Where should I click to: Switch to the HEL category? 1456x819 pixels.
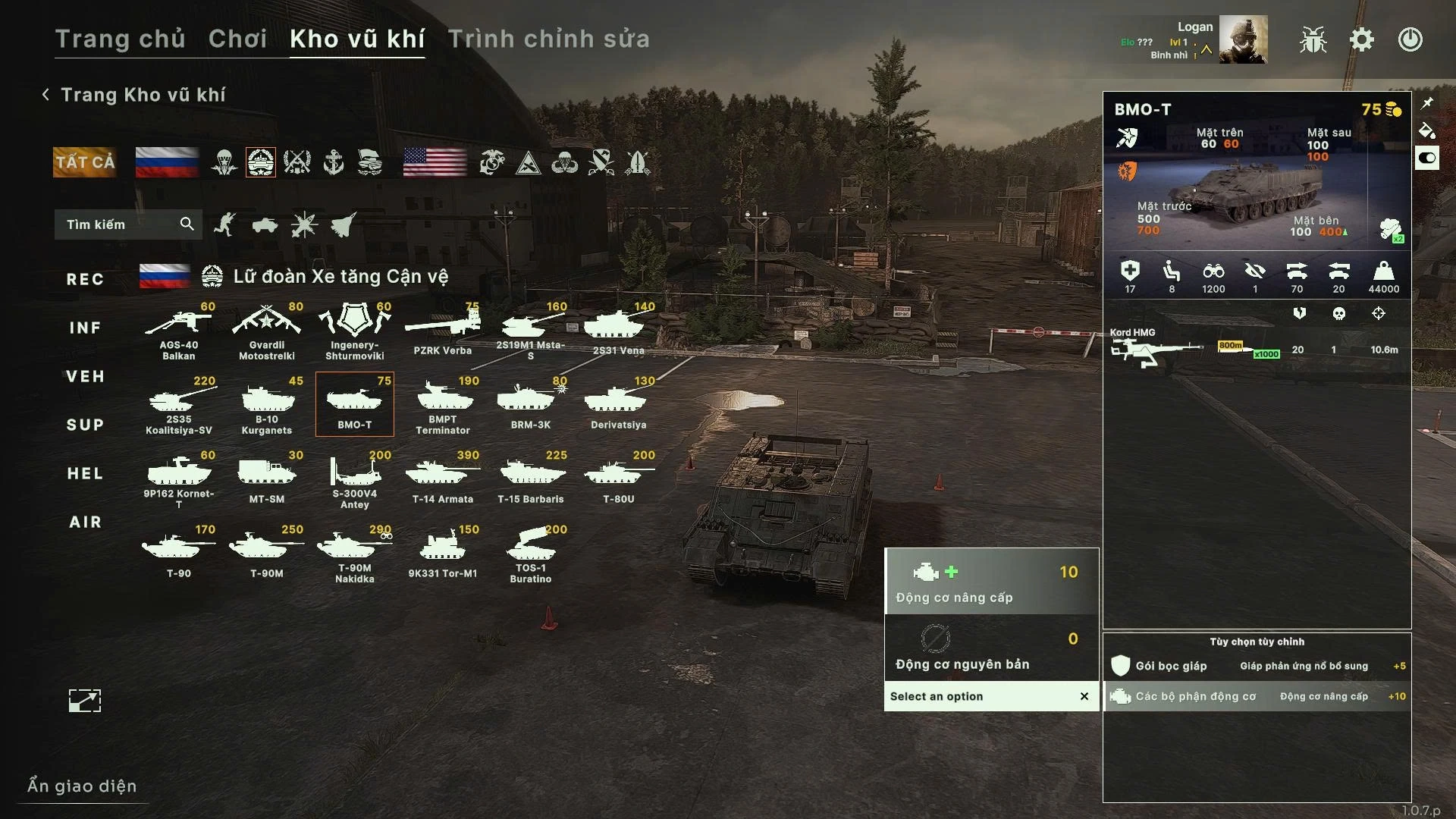(85, 474)
